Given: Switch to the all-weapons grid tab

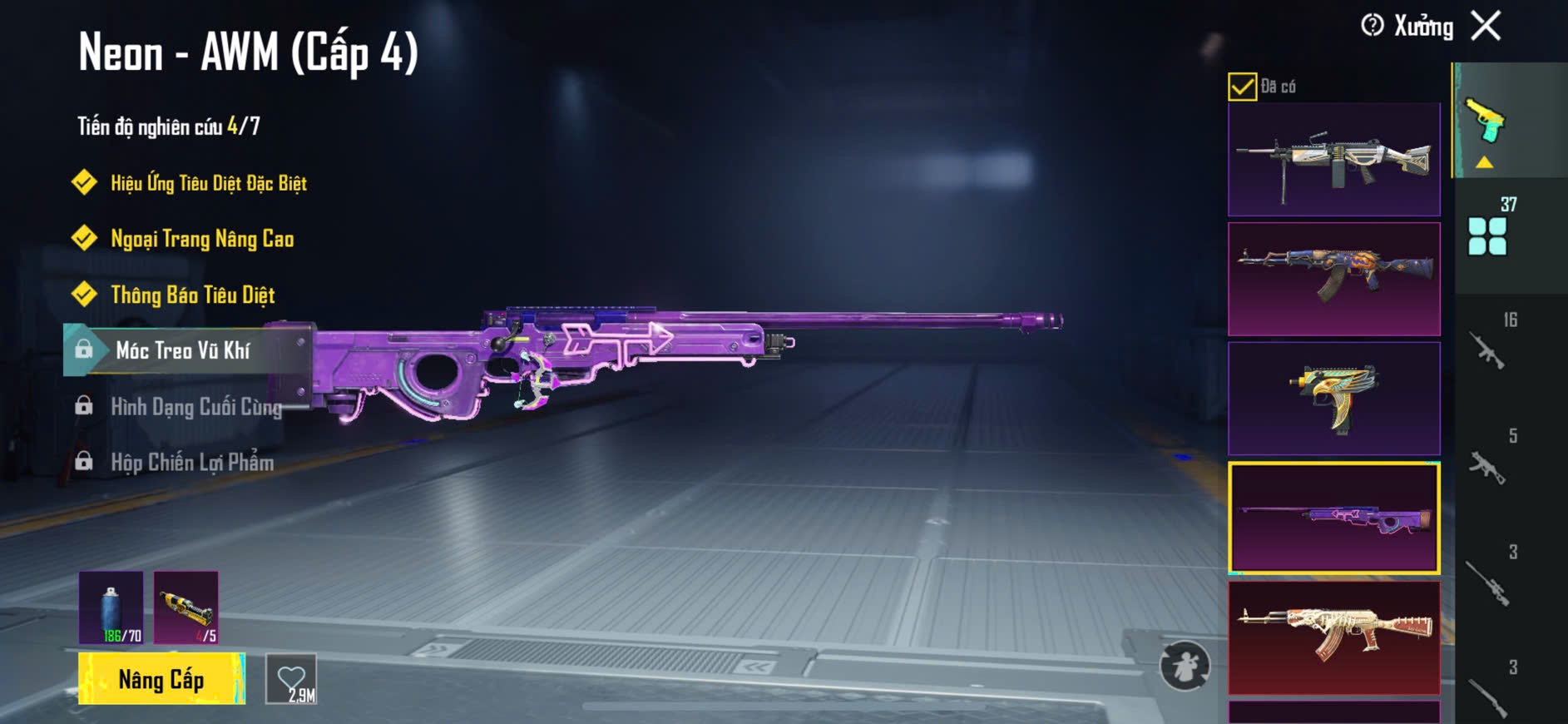Looking at the screenshot, I should [1488, 235].
